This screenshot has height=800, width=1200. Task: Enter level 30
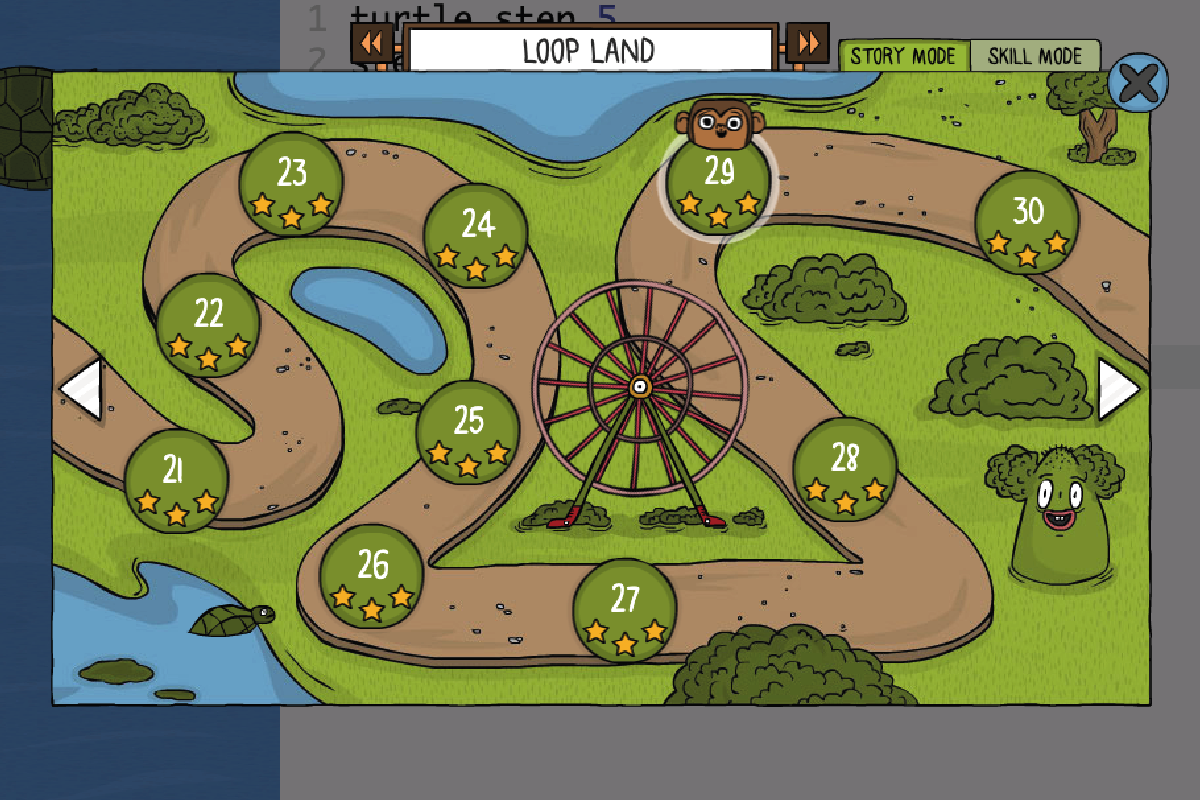[1027, 222]
